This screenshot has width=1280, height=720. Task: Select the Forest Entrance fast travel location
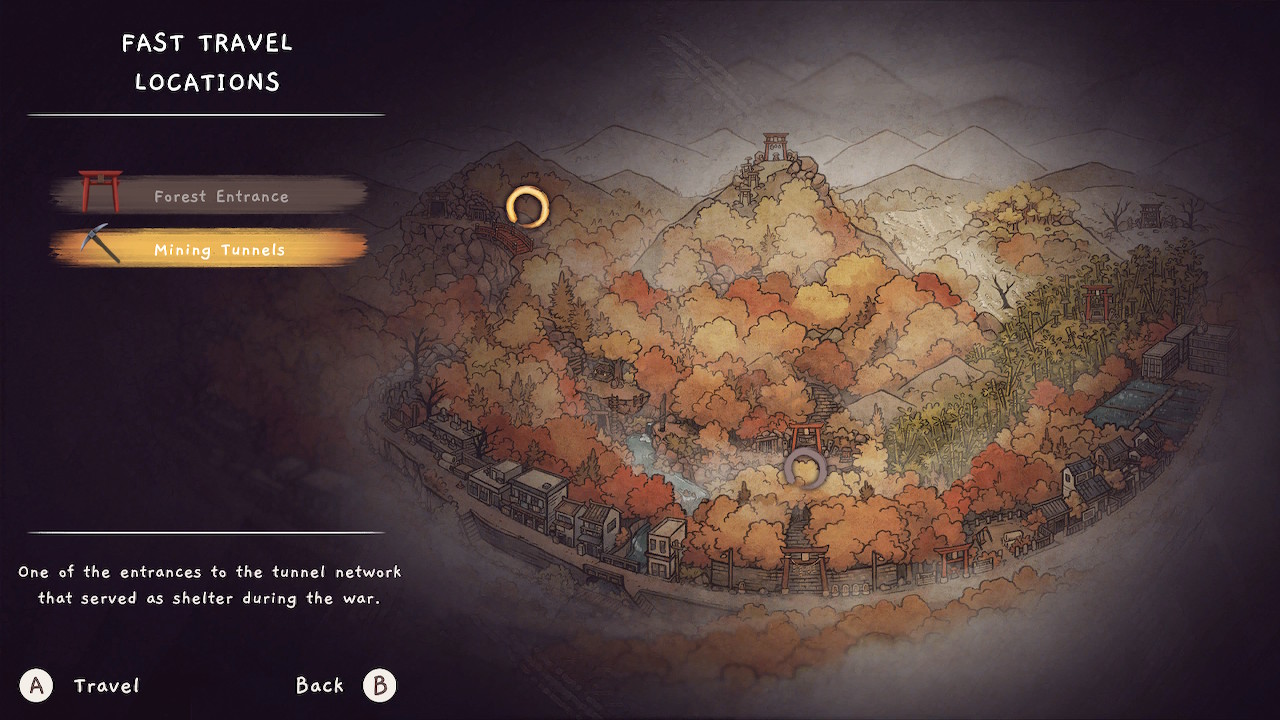click(x=220, y=196)
